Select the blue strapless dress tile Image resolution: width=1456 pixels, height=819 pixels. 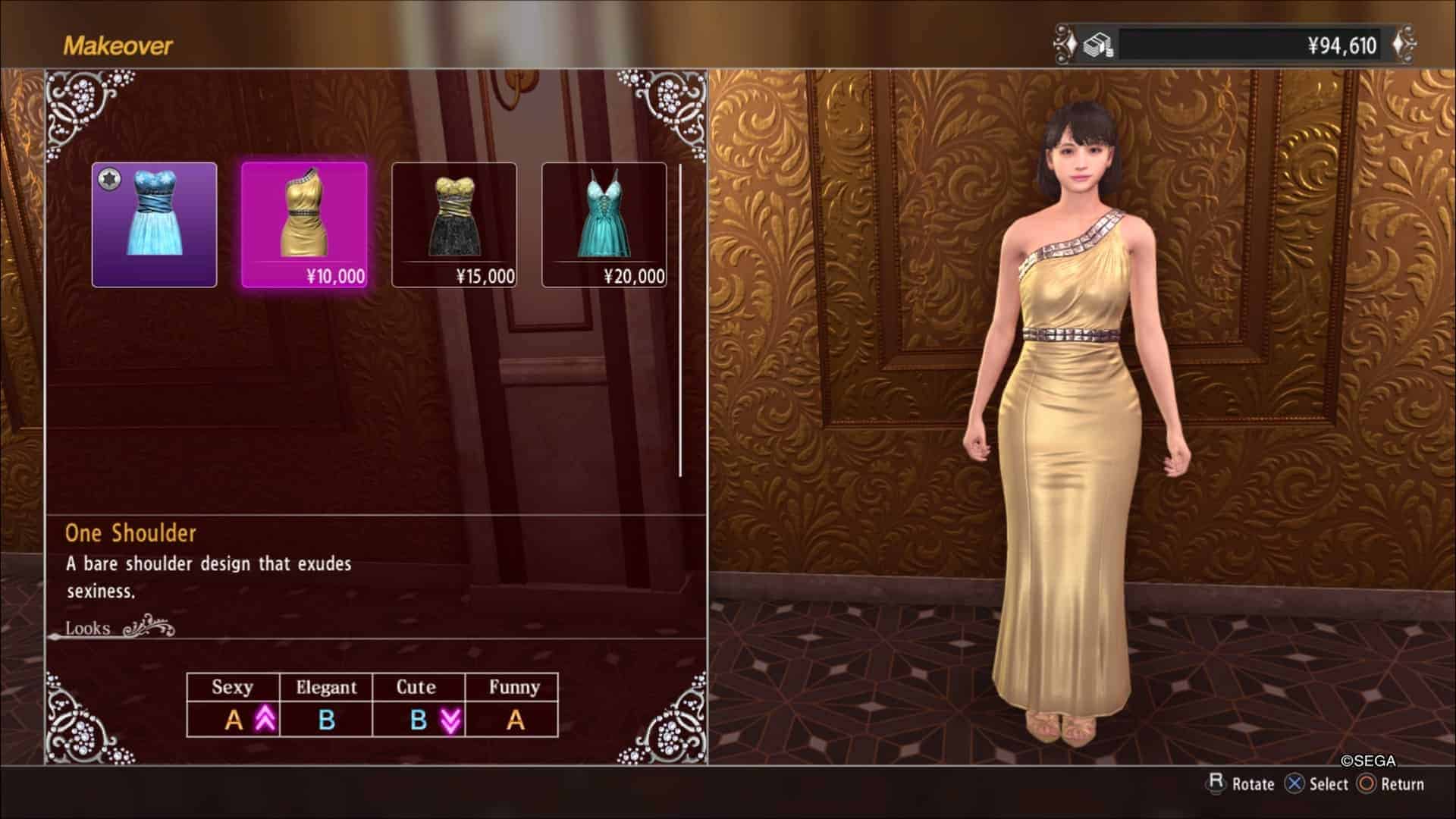(155, 224)
